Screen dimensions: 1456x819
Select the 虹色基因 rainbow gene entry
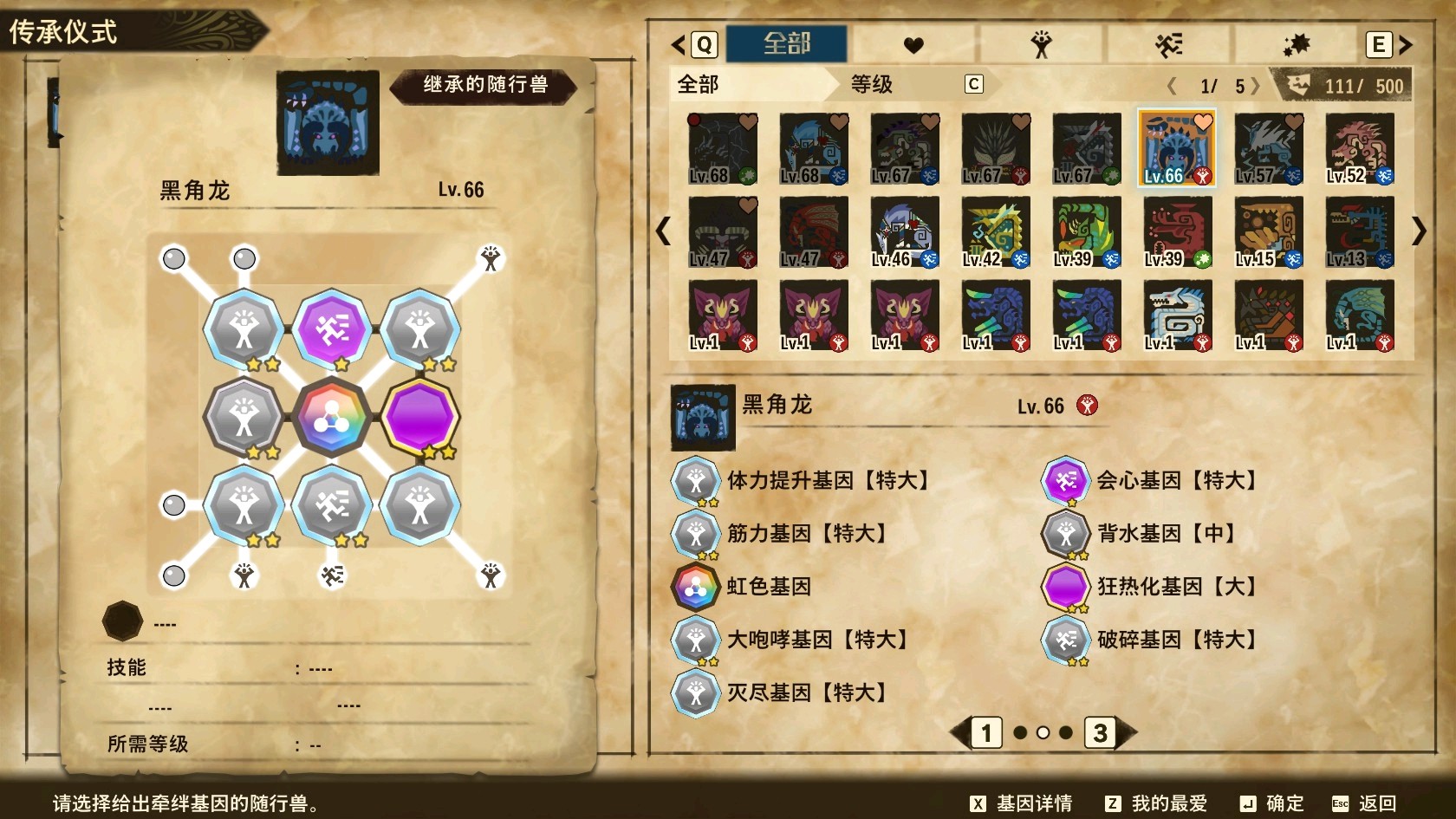pyautogui.click(x=768, y=587)
